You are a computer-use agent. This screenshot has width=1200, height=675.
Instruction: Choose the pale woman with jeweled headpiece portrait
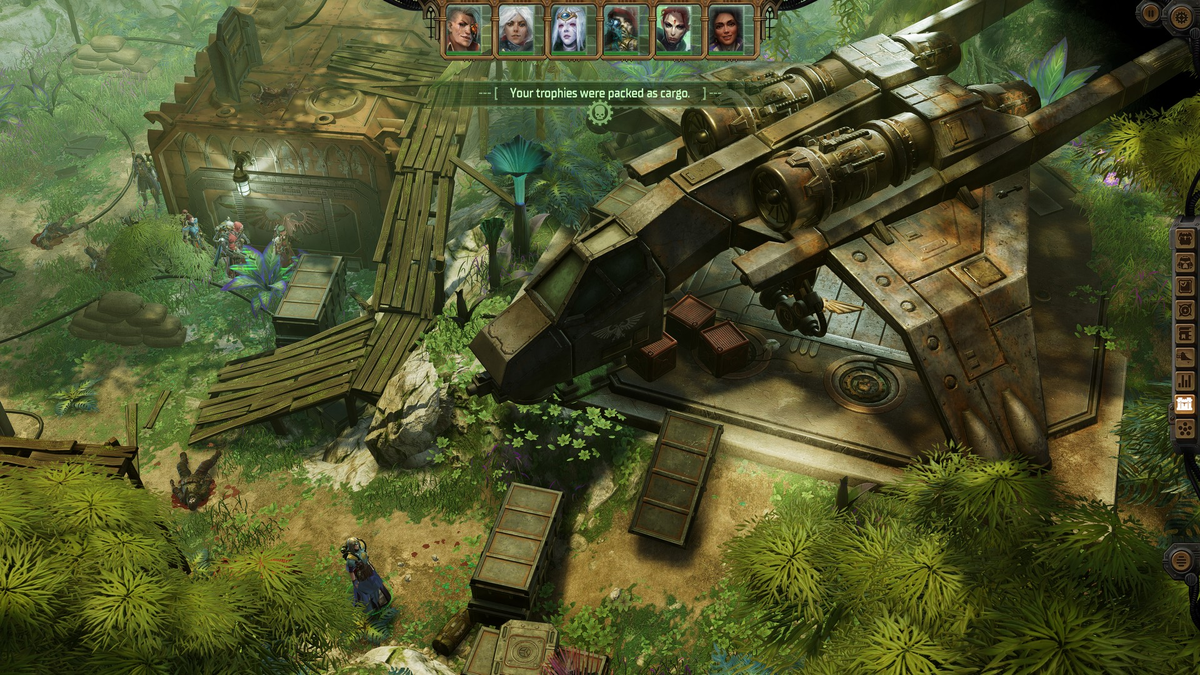(573, 29)
